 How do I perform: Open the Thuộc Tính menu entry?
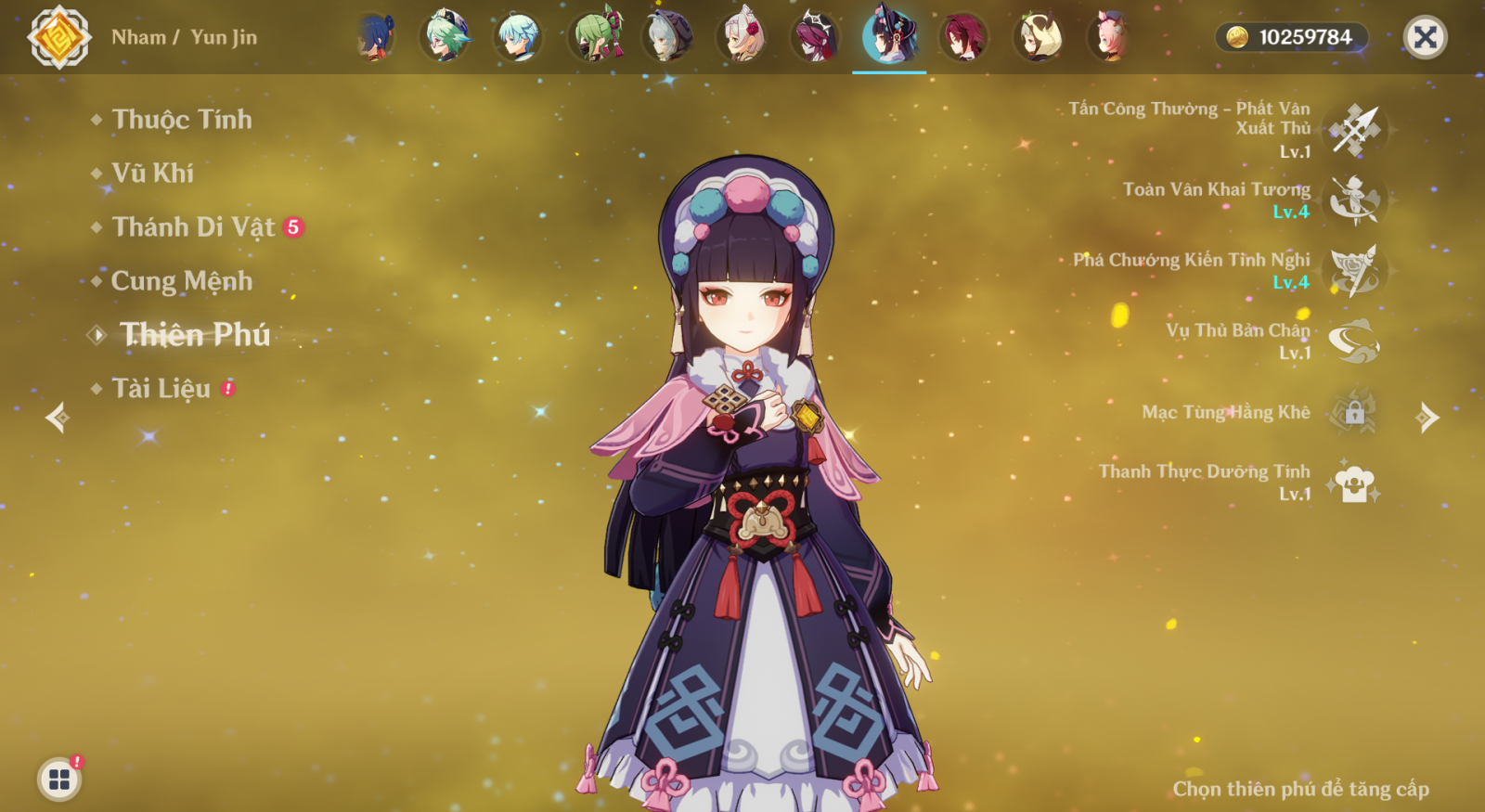[181, 120]
